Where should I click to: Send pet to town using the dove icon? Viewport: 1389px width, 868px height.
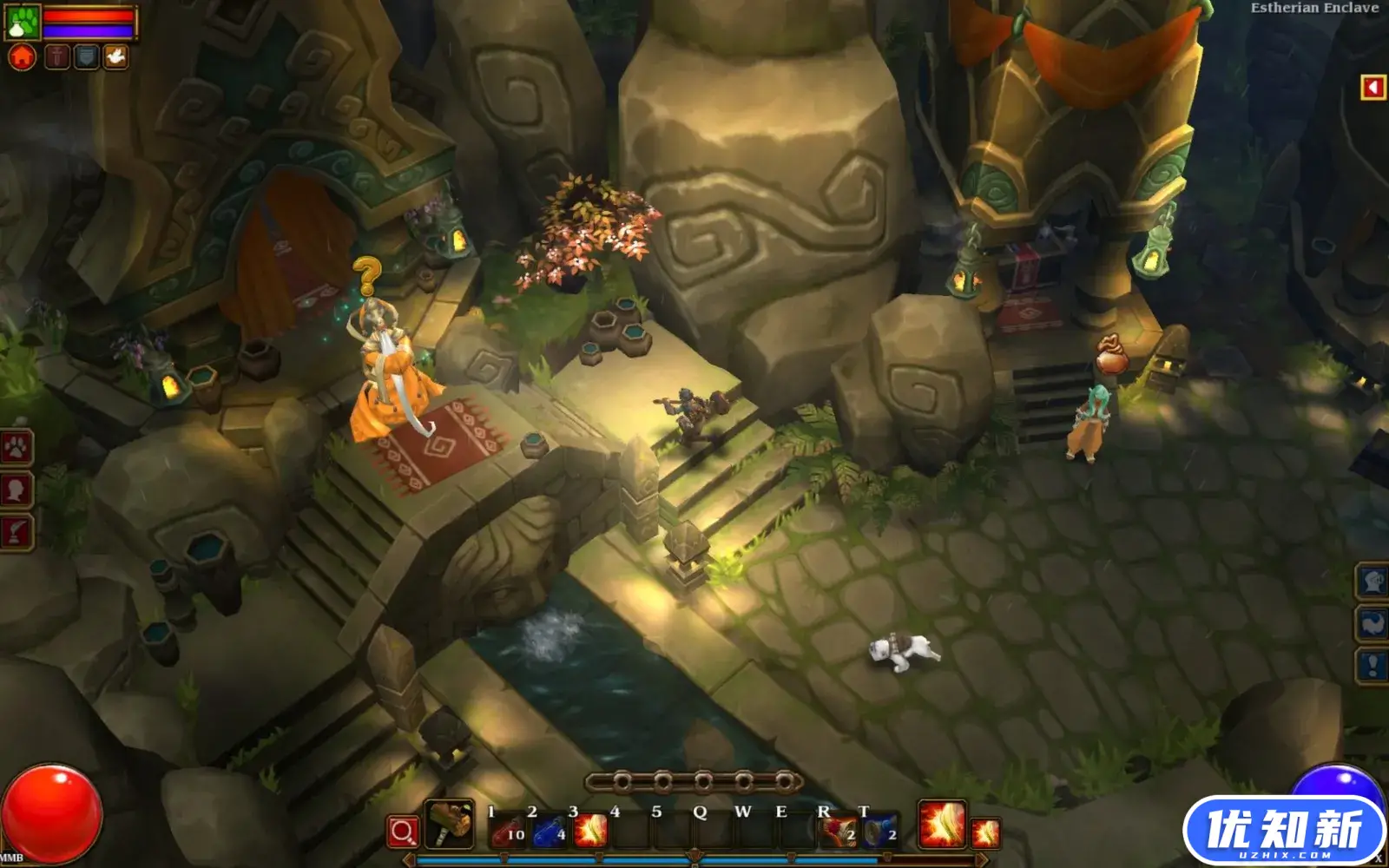click(115, 56)
